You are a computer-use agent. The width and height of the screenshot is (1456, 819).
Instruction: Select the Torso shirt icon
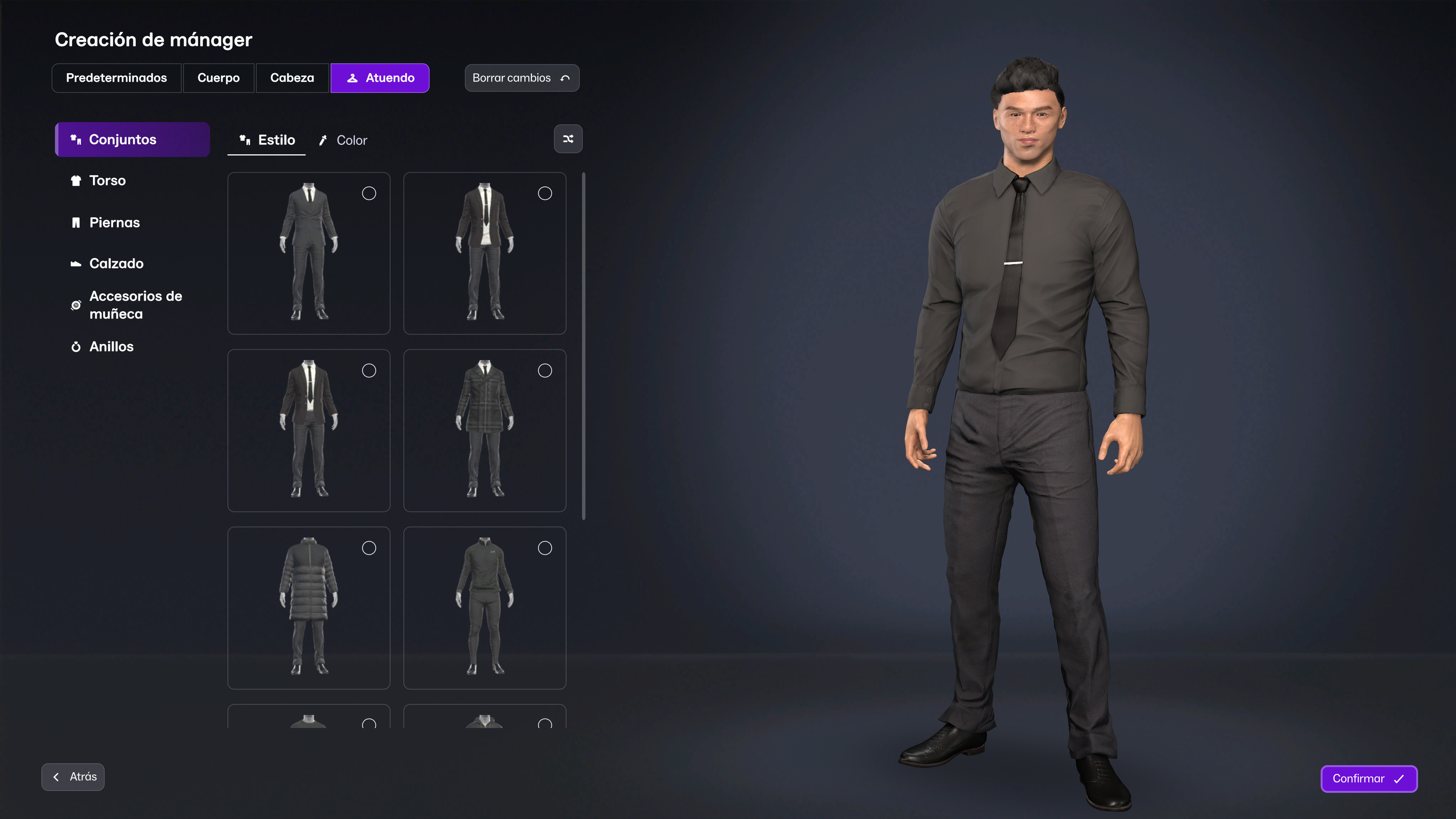click(76, 180)
